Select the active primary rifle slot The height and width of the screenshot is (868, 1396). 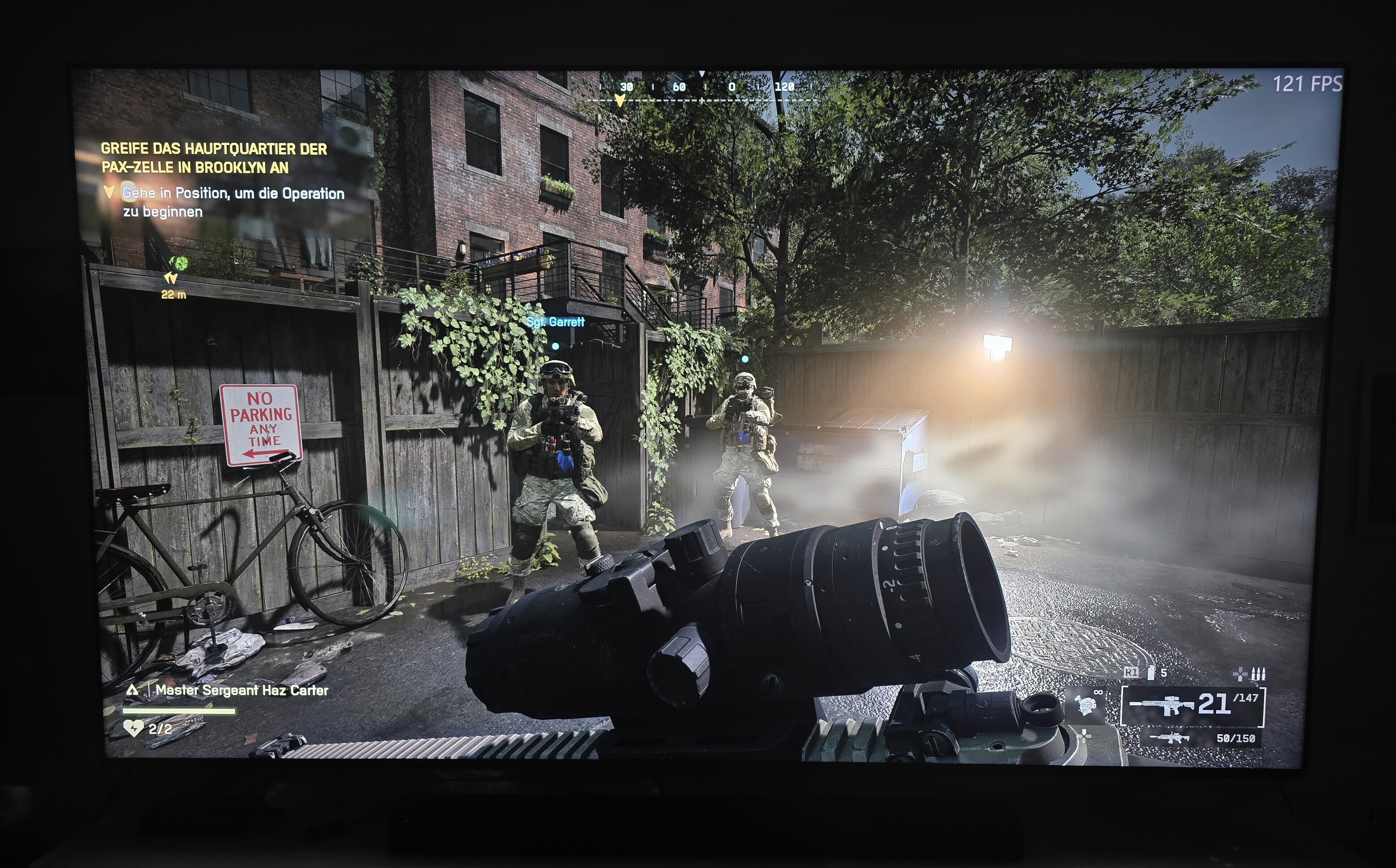[x=1192, y=706]
